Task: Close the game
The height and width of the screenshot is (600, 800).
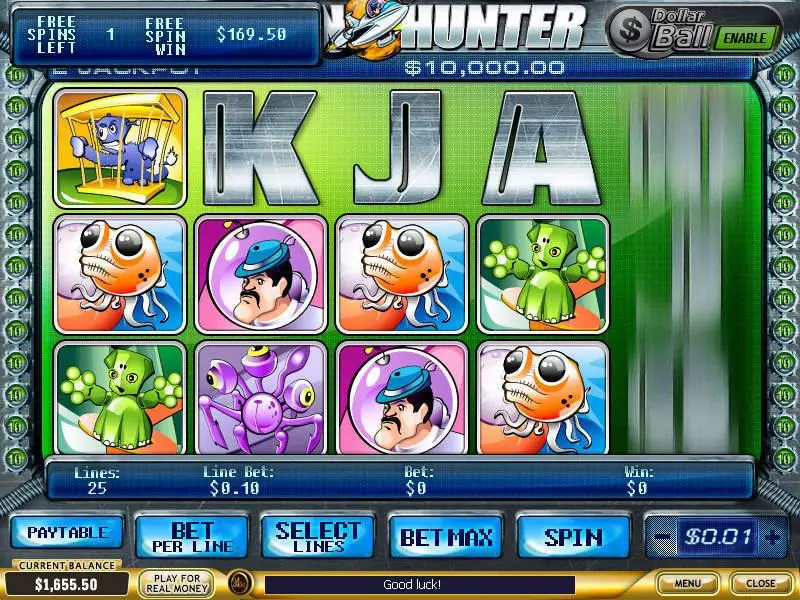Action: click(760, 583)
